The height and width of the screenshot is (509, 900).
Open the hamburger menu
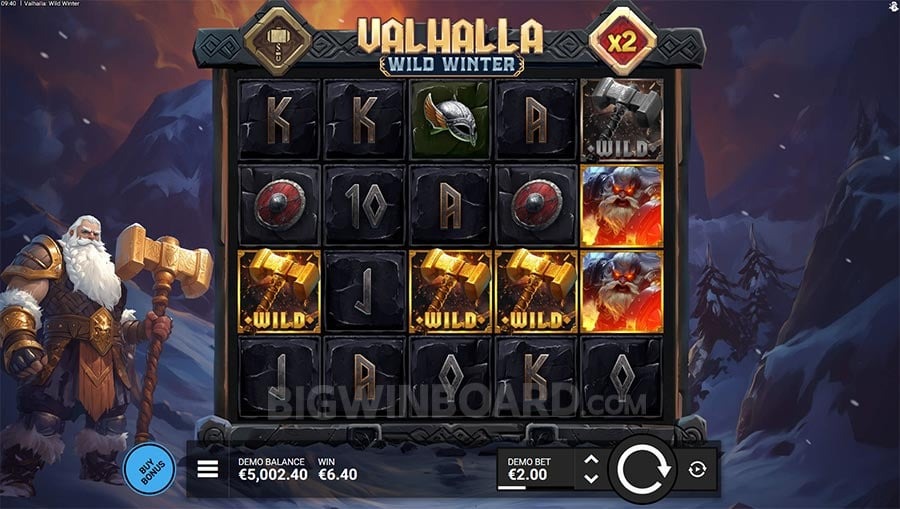click(x=208, y=469)
